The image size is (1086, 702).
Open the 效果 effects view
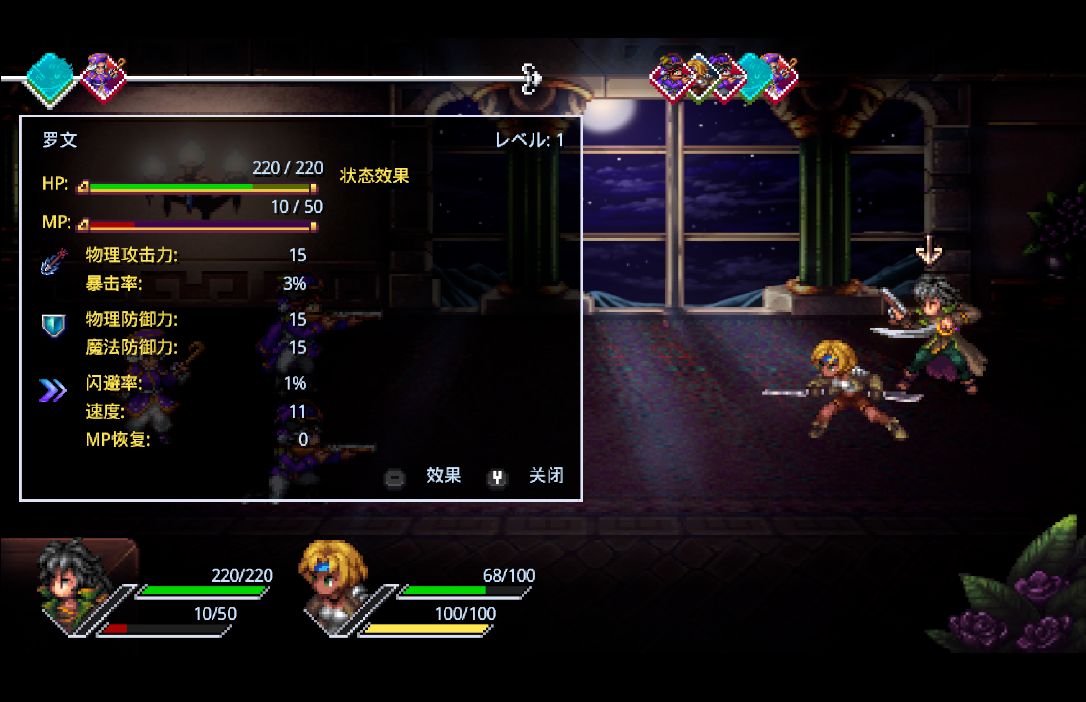[443, 476]
